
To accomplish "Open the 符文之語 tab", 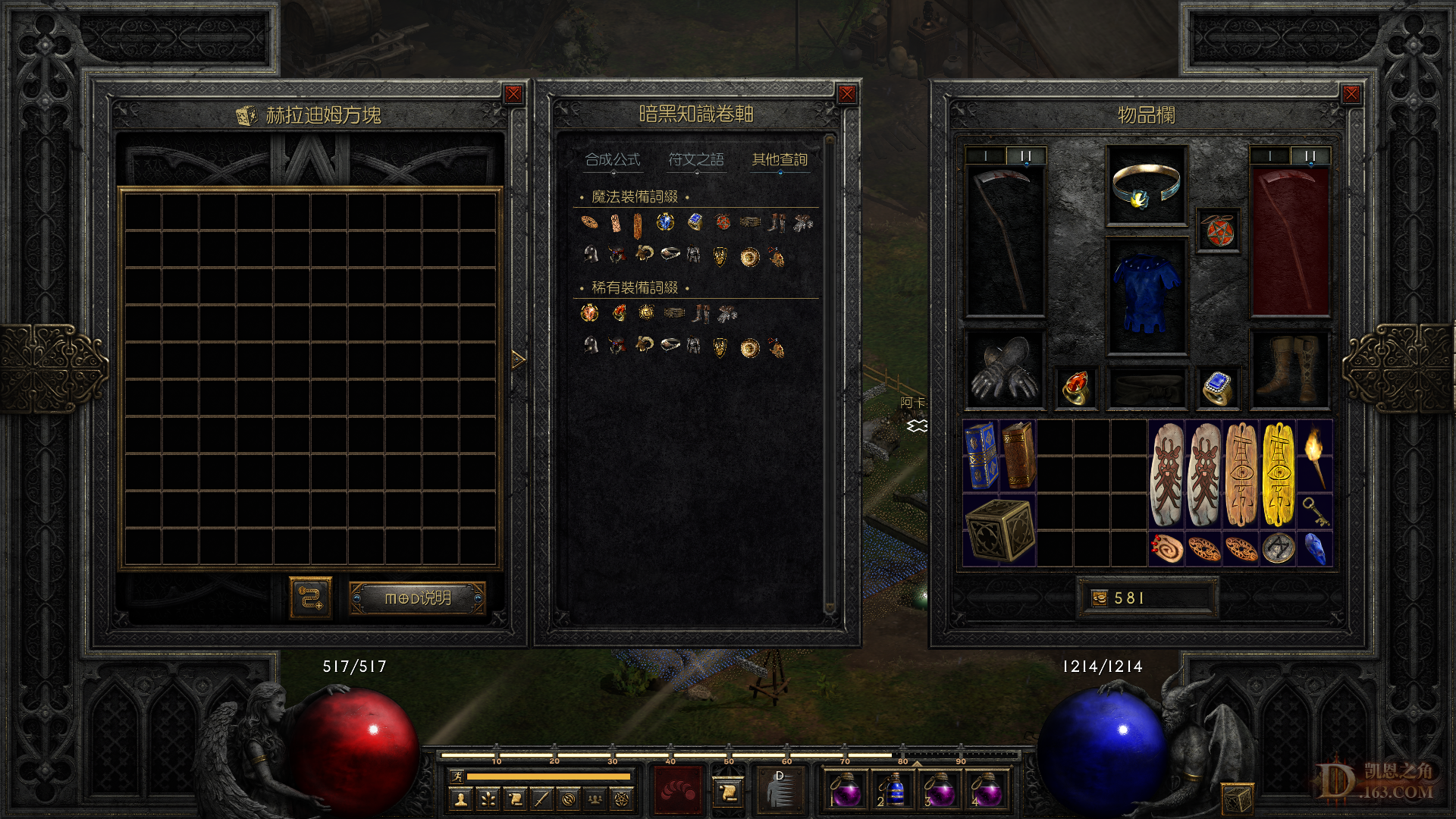I will coord(696,160).
